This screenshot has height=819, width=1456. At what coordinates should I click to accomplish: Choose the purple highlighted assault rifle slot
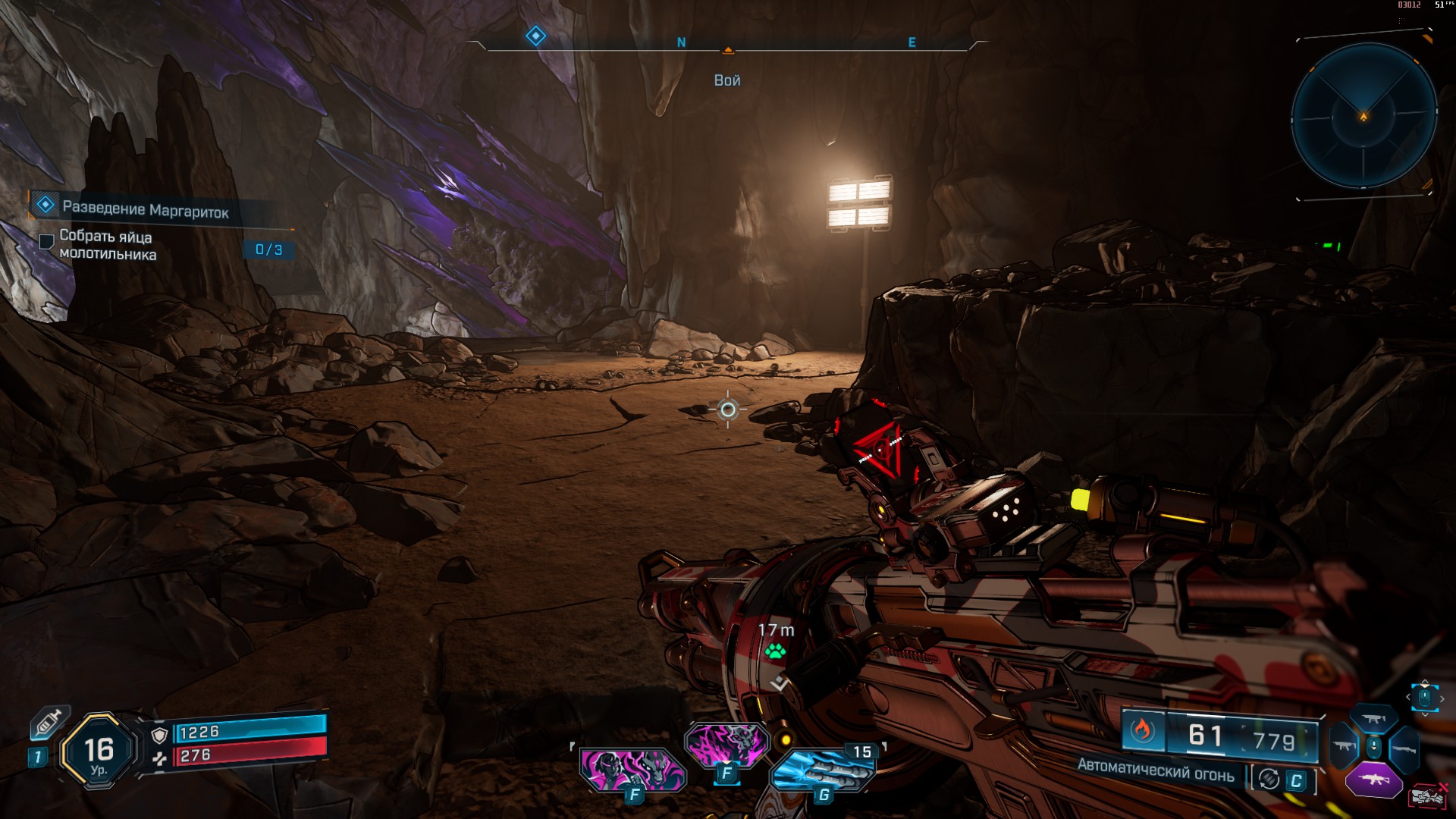click(1373, 780)
